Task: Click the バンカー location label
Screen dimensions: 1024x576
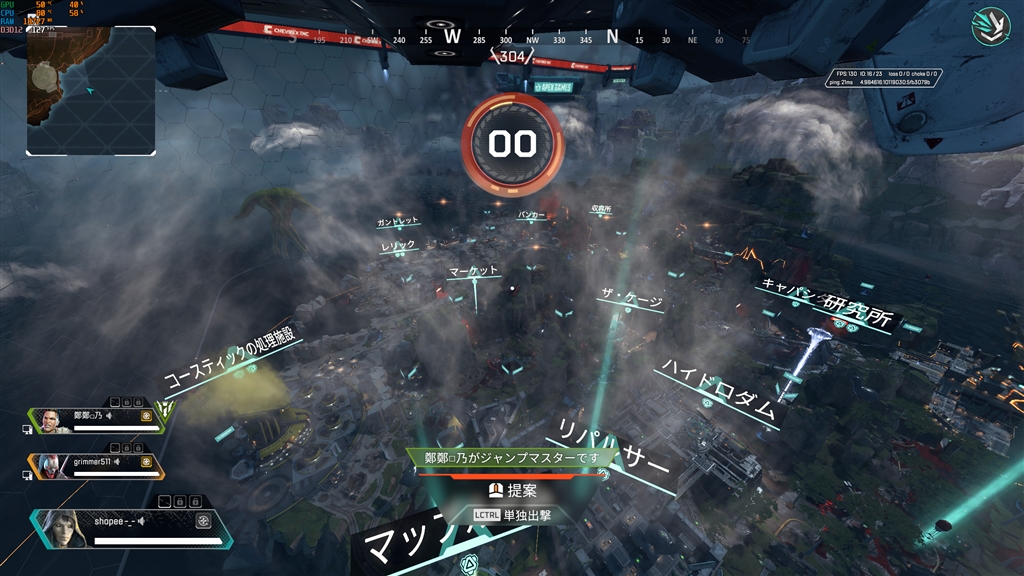Action: point(531,215)
